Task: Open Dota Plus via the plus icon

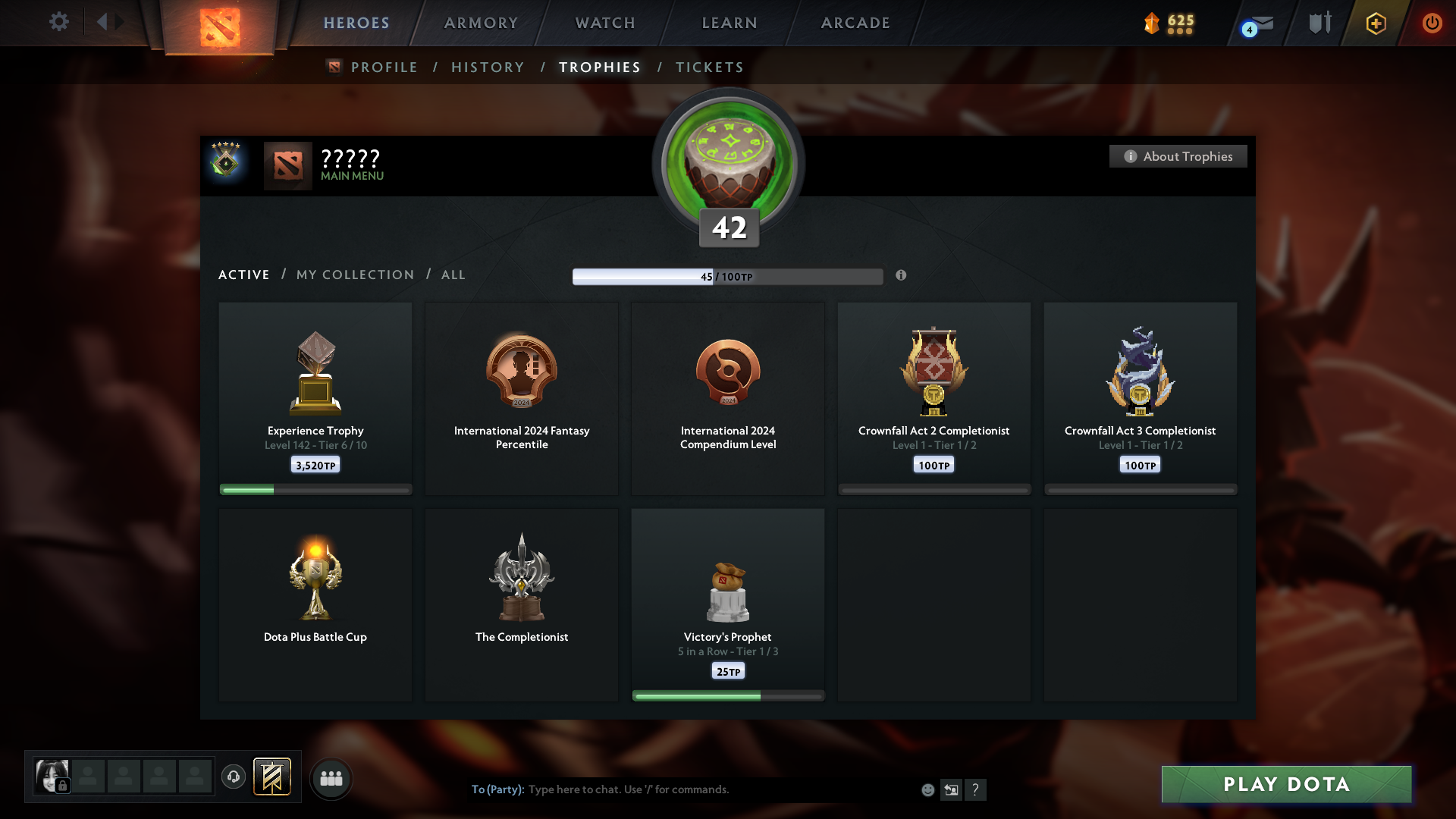Action: tap(1375, 23)
